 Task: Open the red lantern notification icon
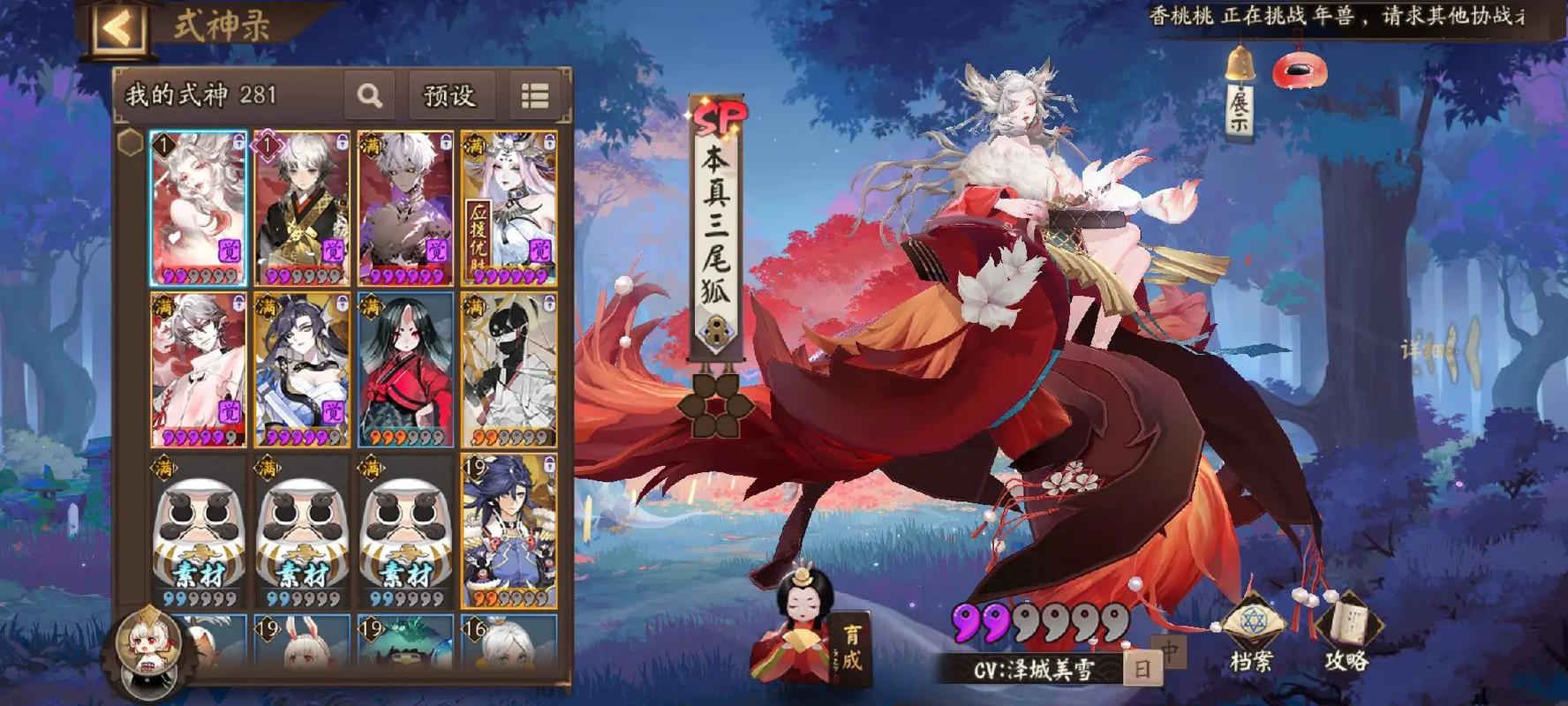click(1300, 71)
